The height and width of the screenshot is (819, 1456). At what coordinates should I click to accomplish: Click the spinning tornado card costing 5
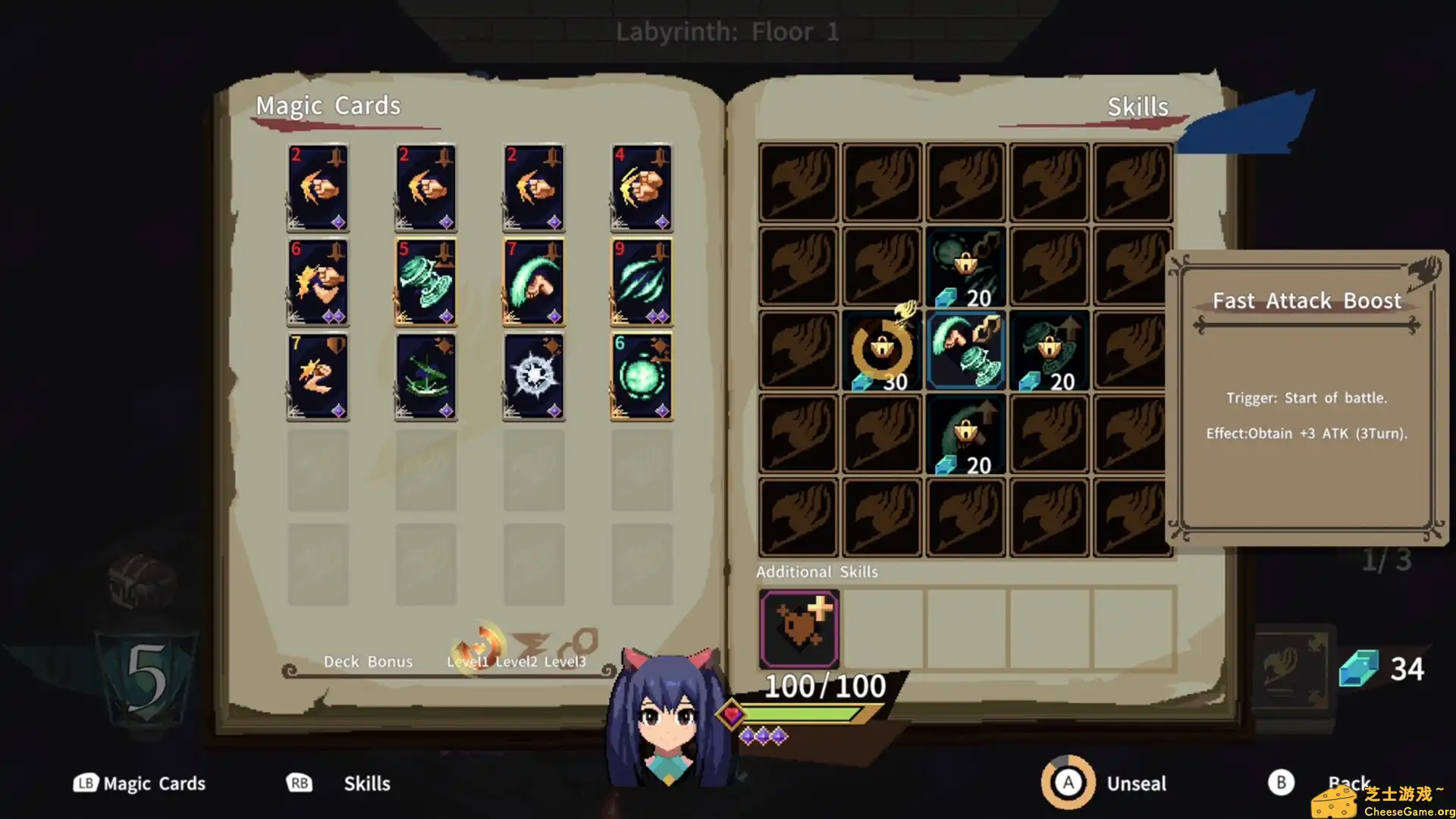pos(425,281)
